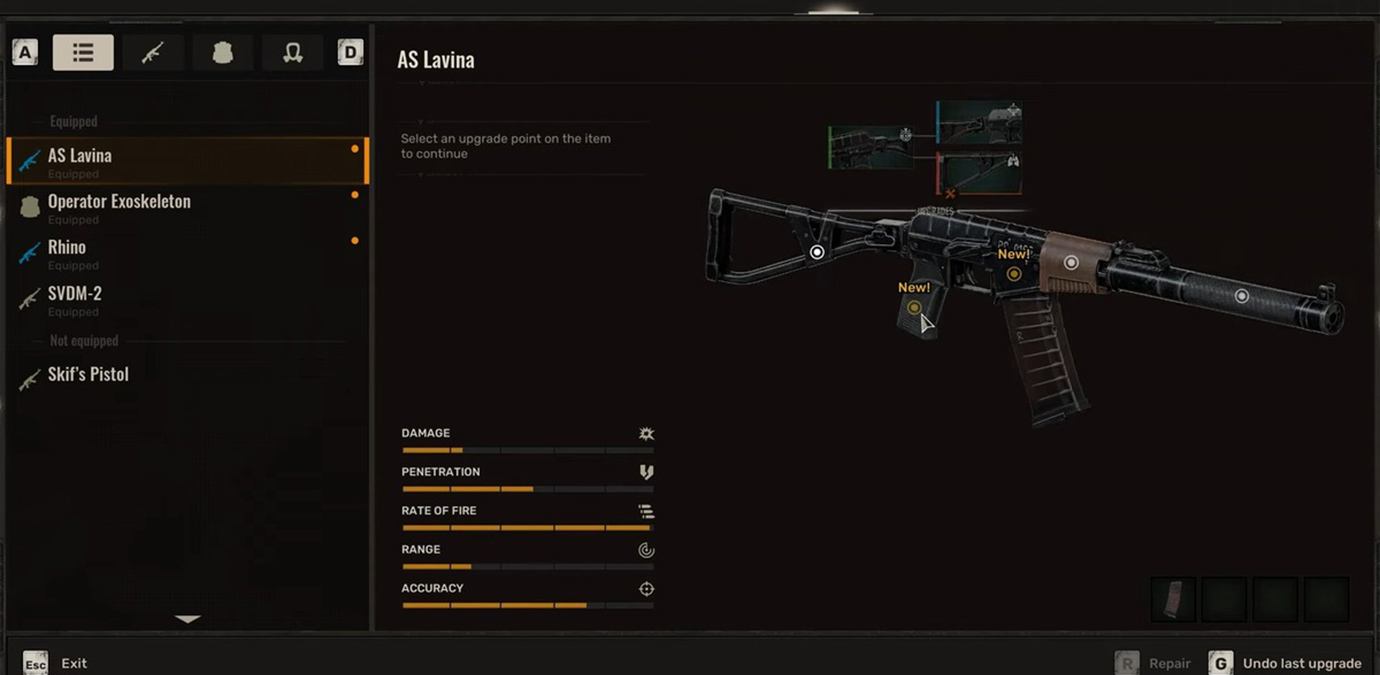
Task: Click the red-edged blocked upgrade thumbnail
Action: (979, 173)
